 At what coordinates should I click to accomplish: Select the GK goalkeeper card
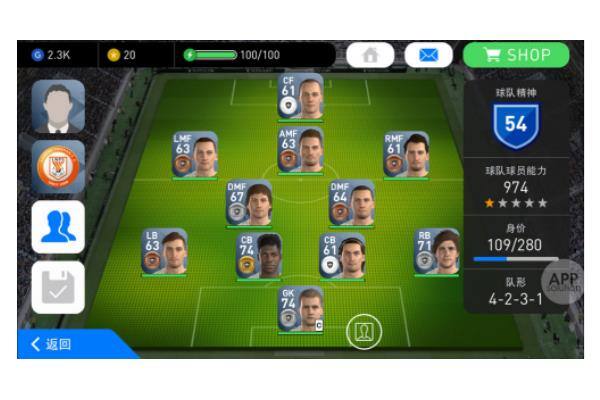click(x=301, y=309)
